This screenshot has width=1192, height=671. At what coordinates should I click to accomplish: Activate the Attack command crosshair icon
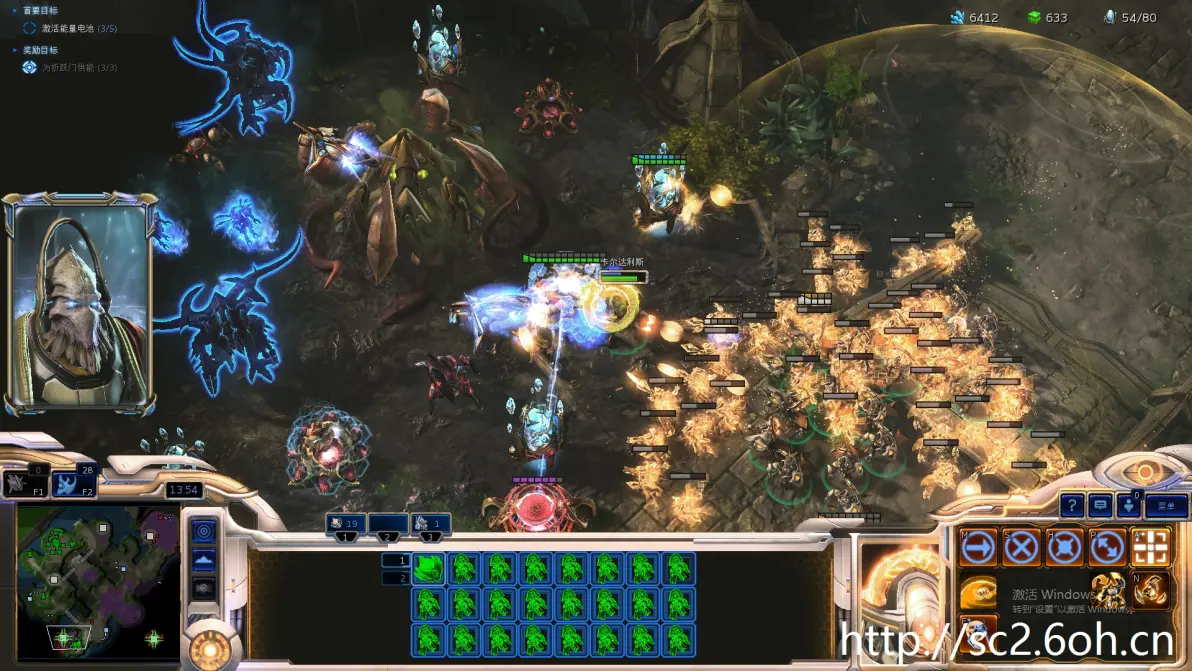tap(1150, 548)
